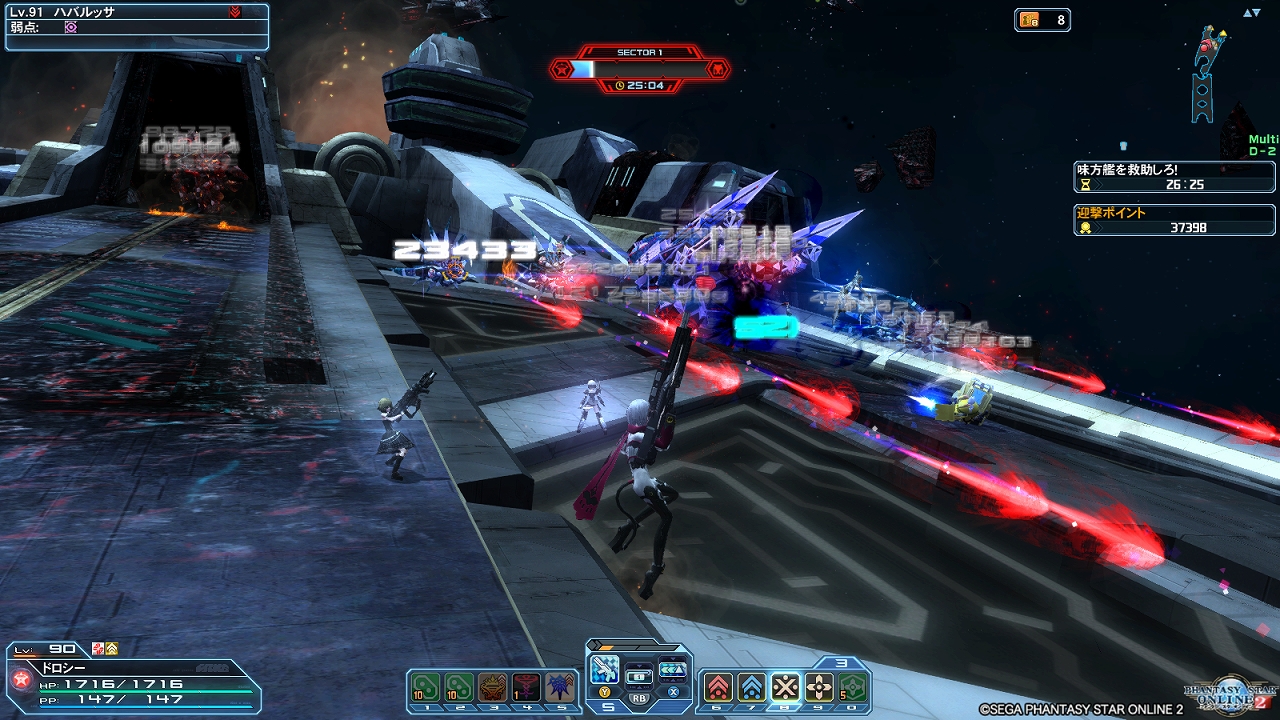
Task: Activate the blue chevron skill in slot 7
Action: (x=751, y=687)
